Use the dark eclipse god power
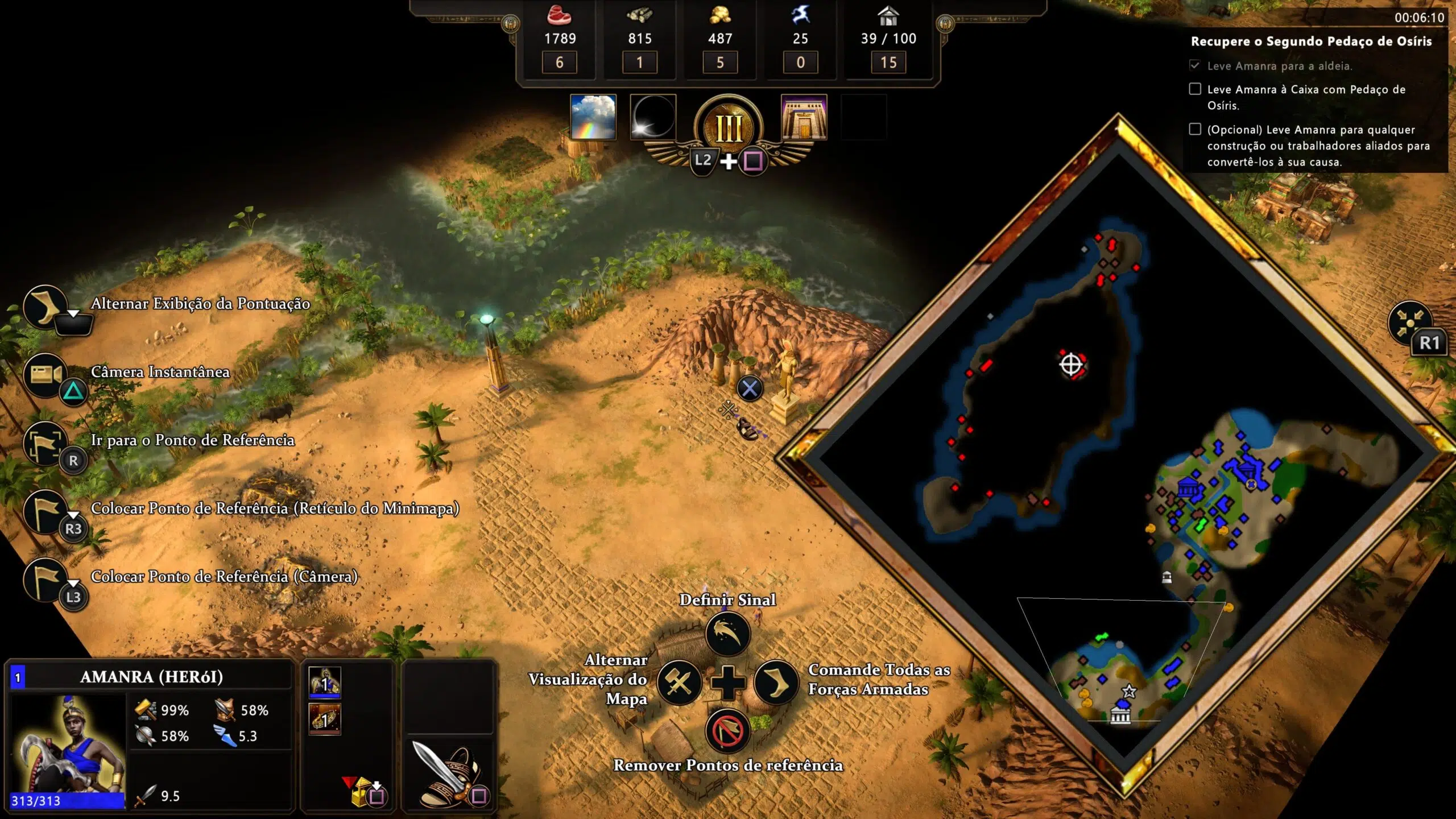1456x819 pixels. tap(653, 117)
